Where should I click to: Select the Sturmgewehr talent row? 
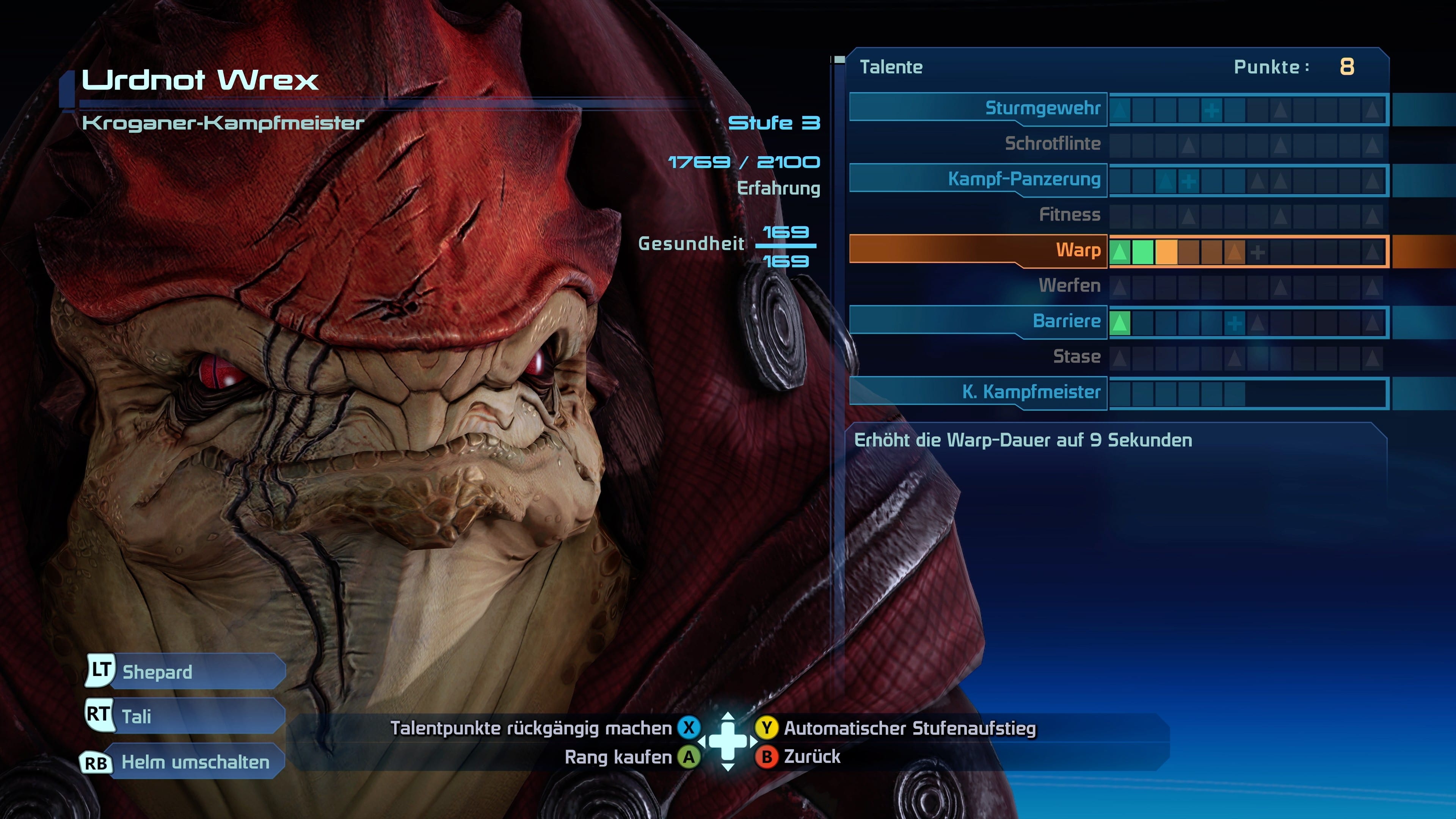(x=1042, y=108)
